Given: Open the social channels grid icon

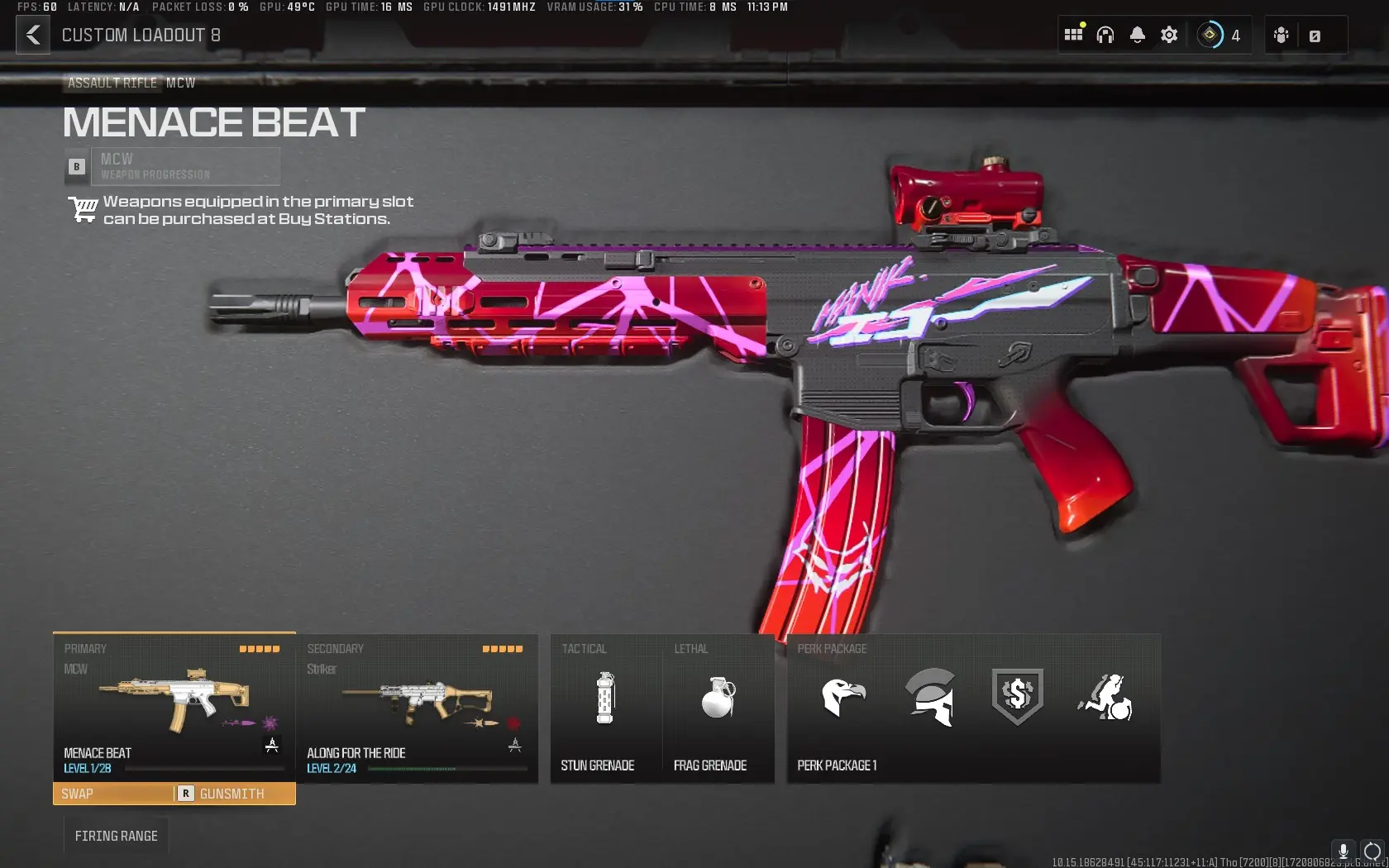Looking at the screenshot, I should pos(1072,34).
